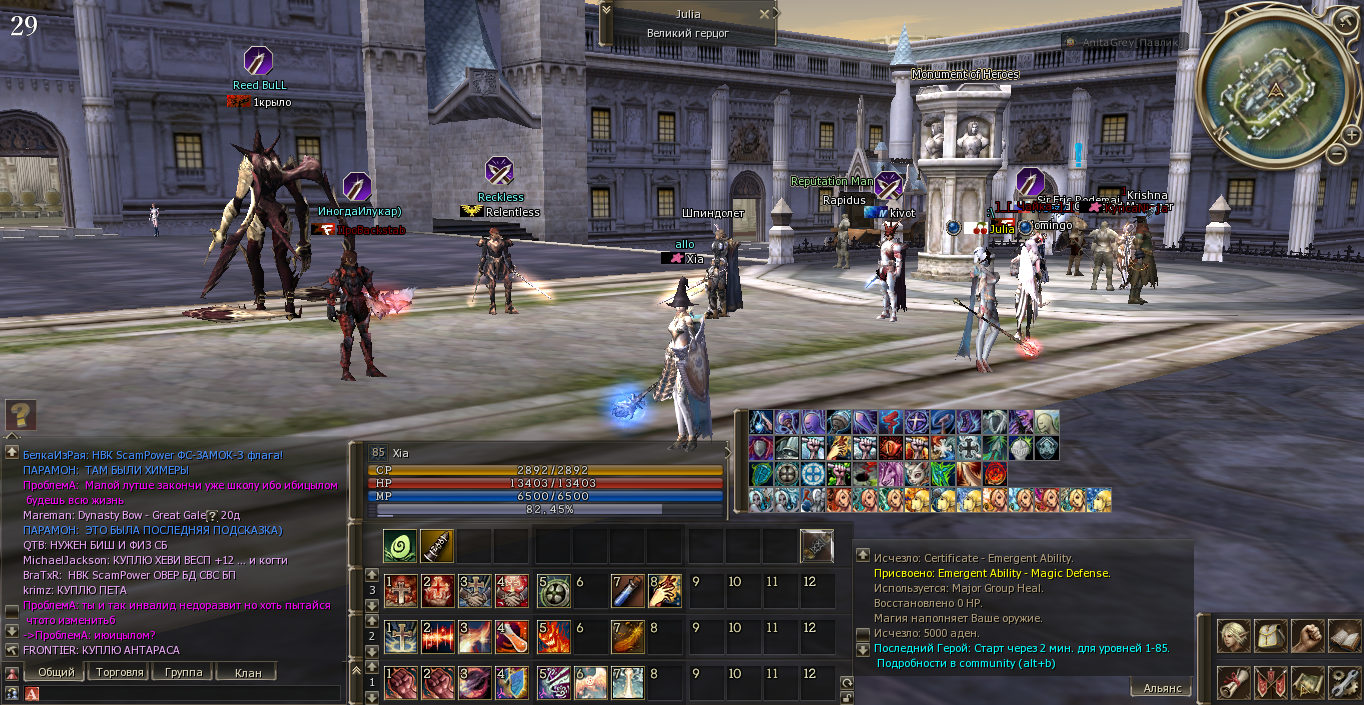Image resolution: width=1364 pixels, height=705 pixels.
Task: Open the clan banners icon
Action: point(1271,682)
